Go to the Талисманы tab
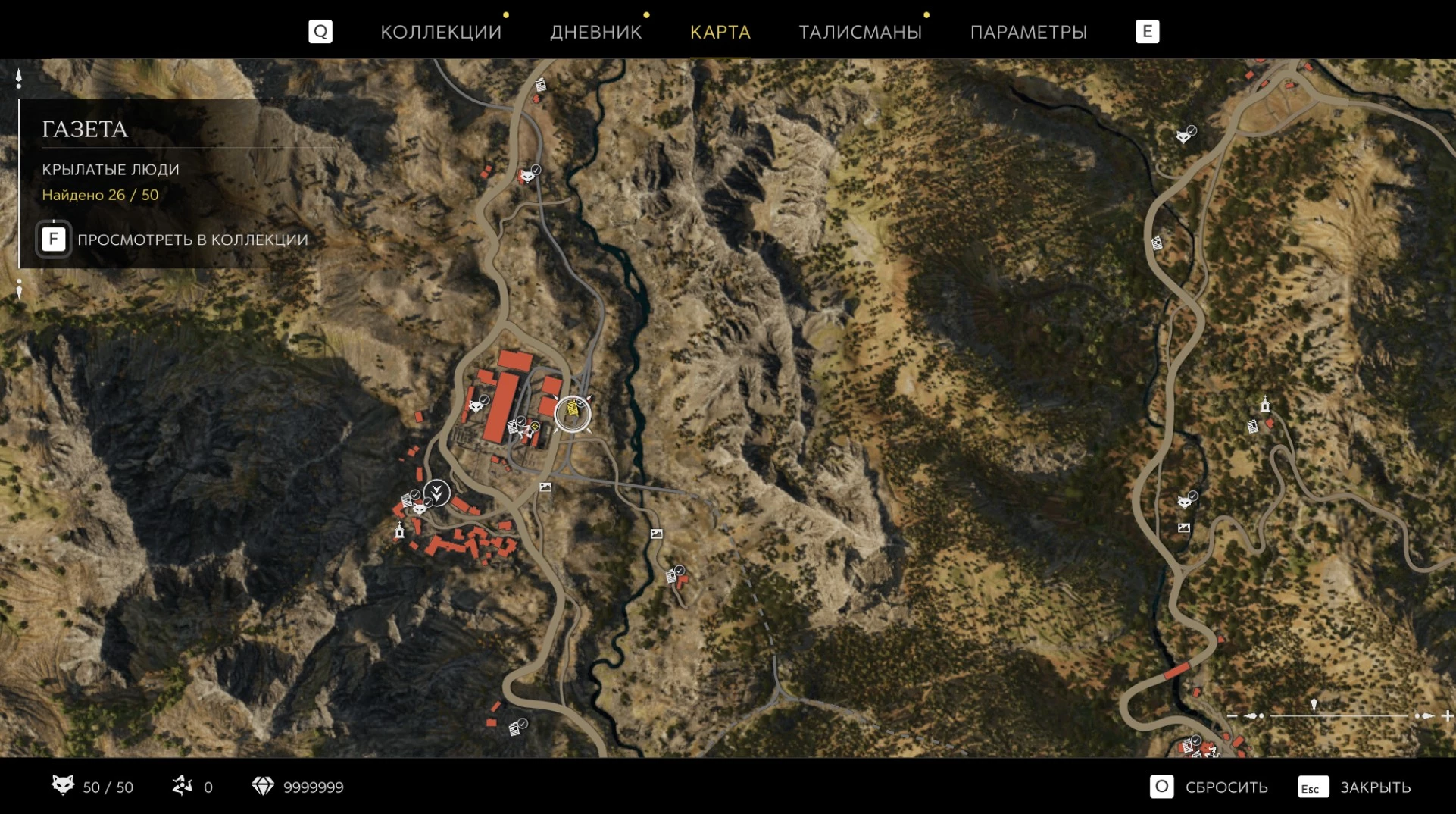Viewport: 1456px width, 814px height. (860, 32)
